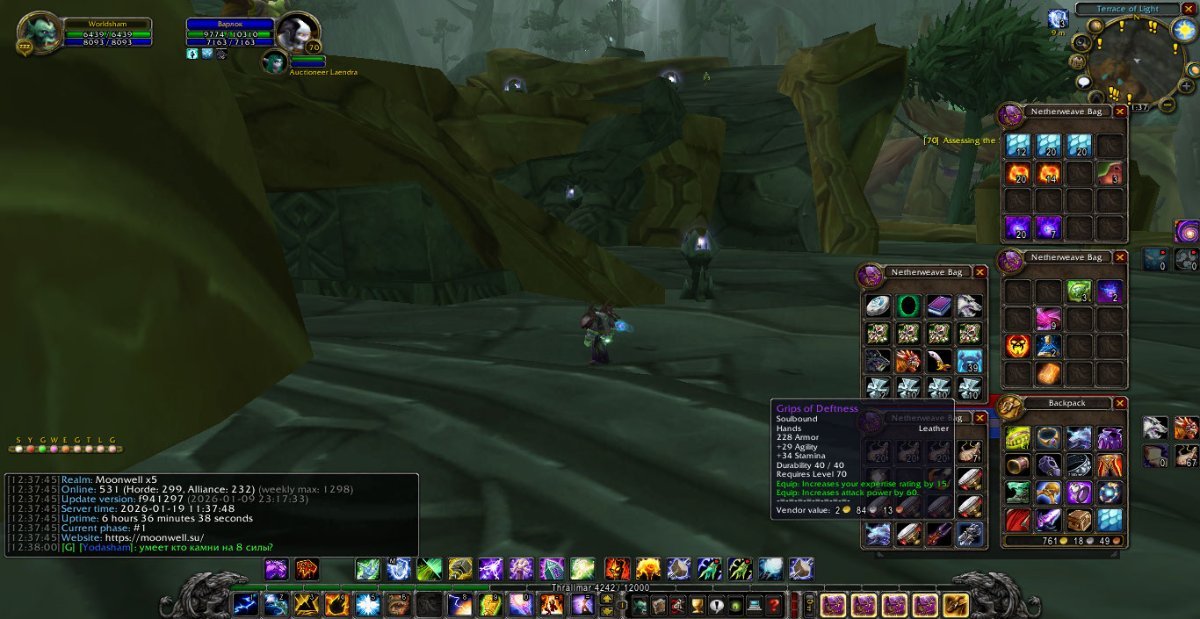Click the golden trophy micro menu button
Viewport: 1200px width, 619px height.
pos(696,605)
